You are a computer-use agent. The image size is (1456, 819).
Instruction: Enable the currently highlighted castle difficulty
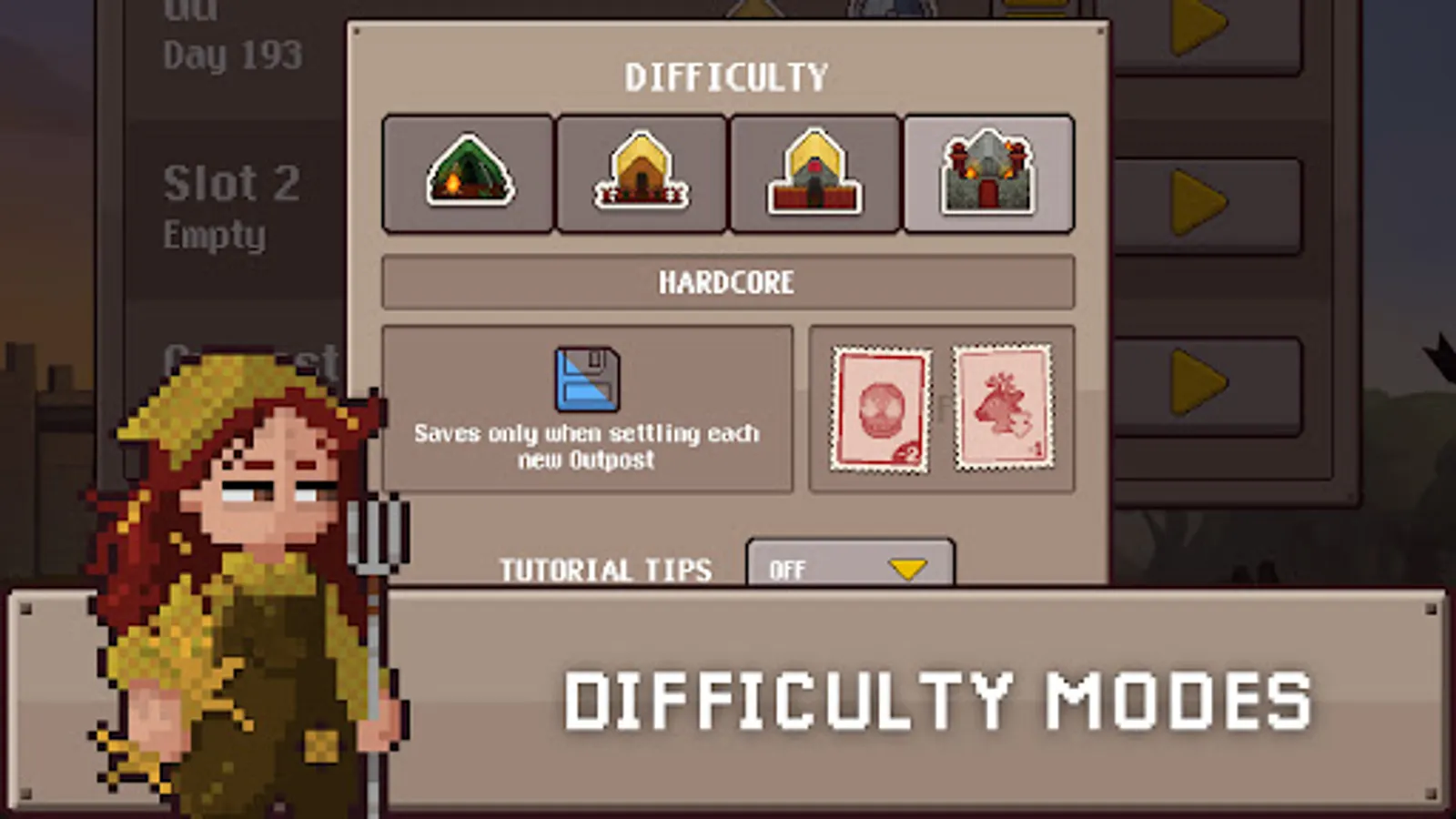(x=988, y=173)
